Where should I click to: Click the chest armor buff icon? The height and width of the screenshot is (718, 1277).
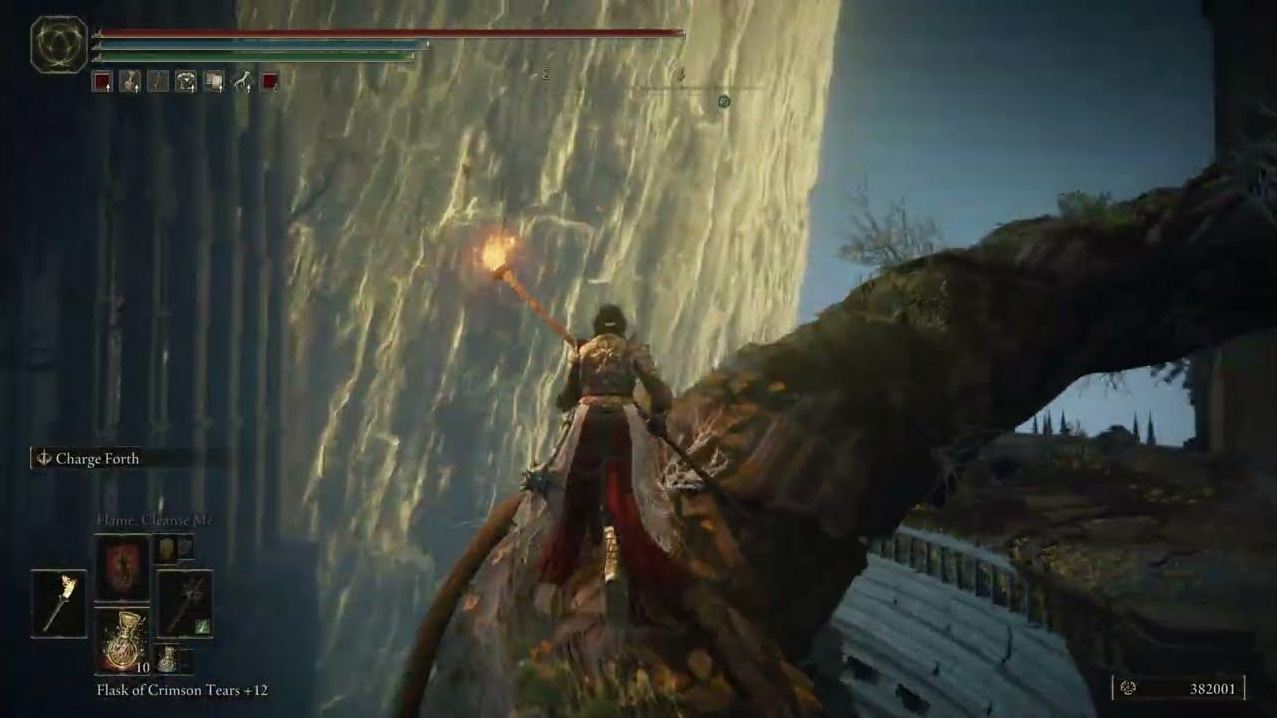coord(186,82)
